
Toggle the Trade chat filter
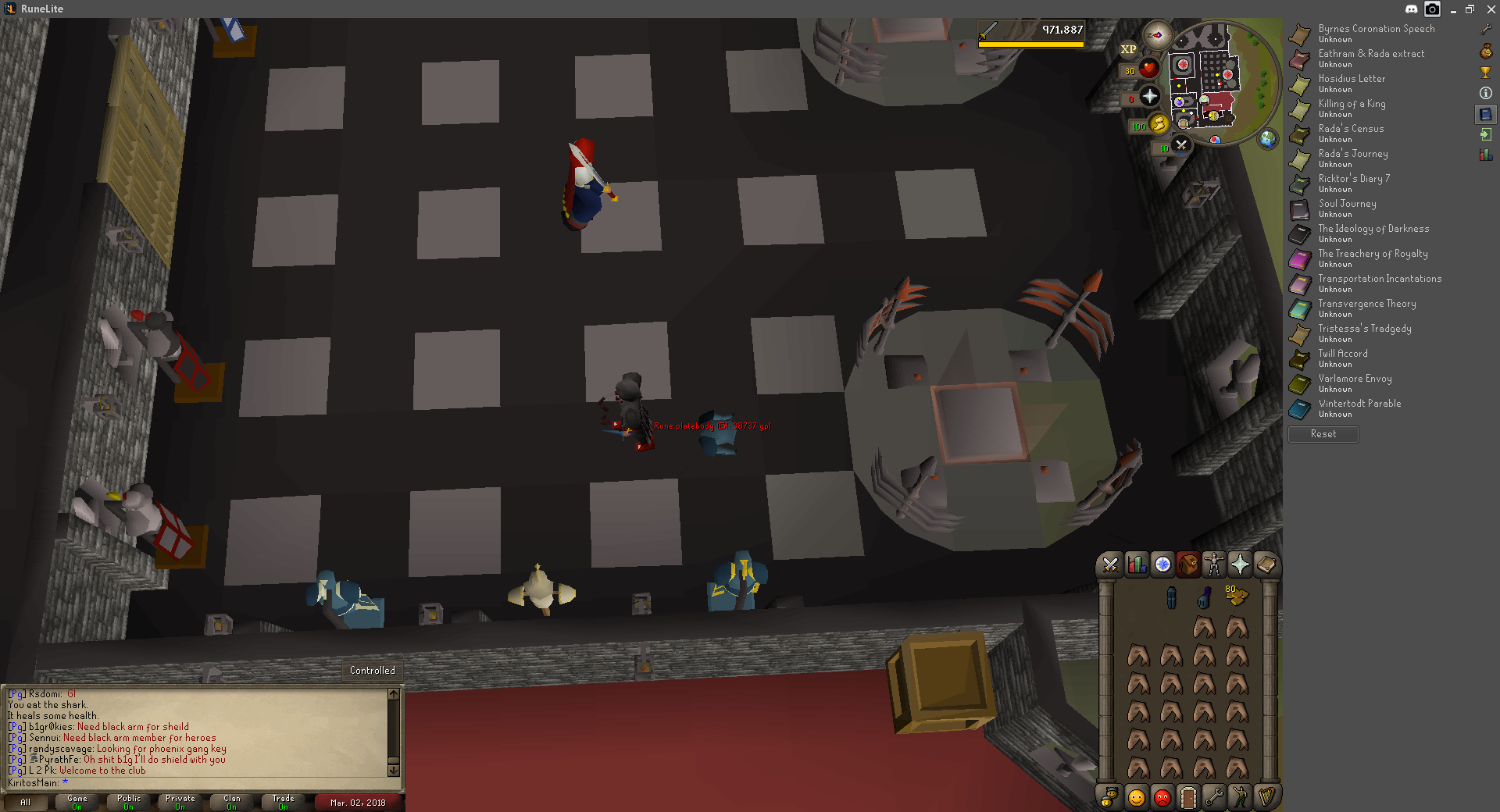283,802
